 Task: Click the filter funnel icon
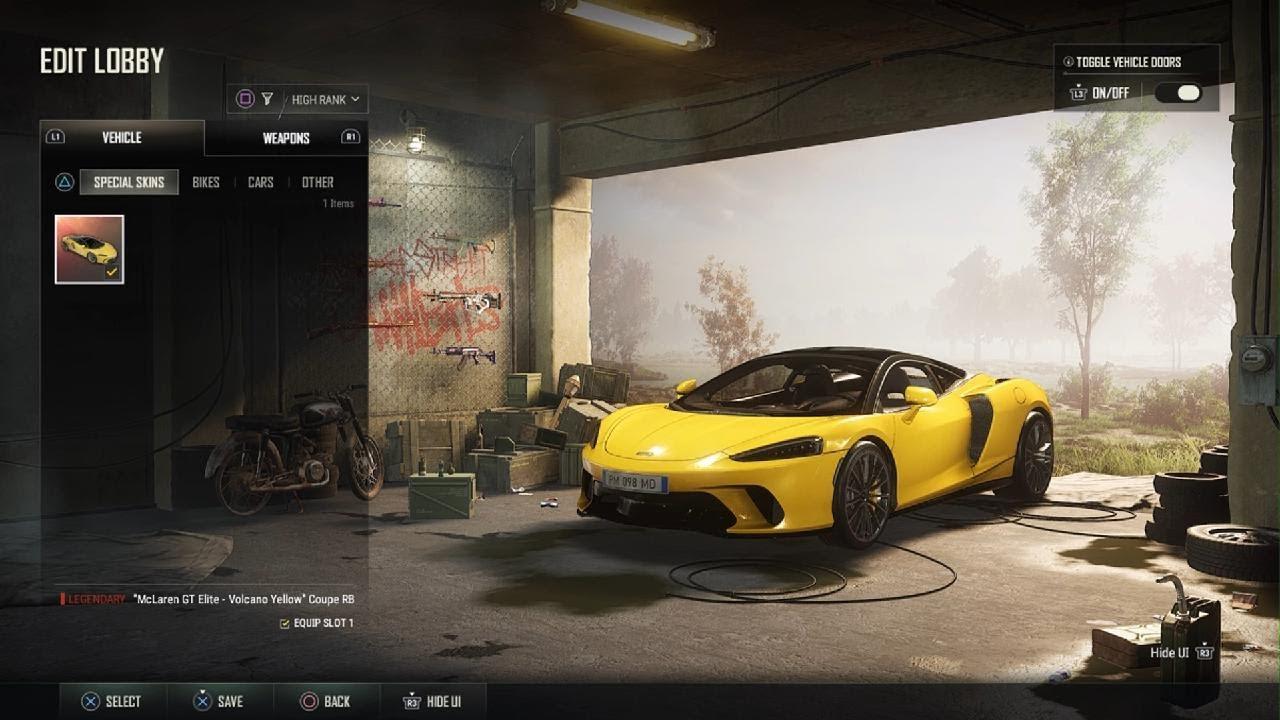pos(267,99)
